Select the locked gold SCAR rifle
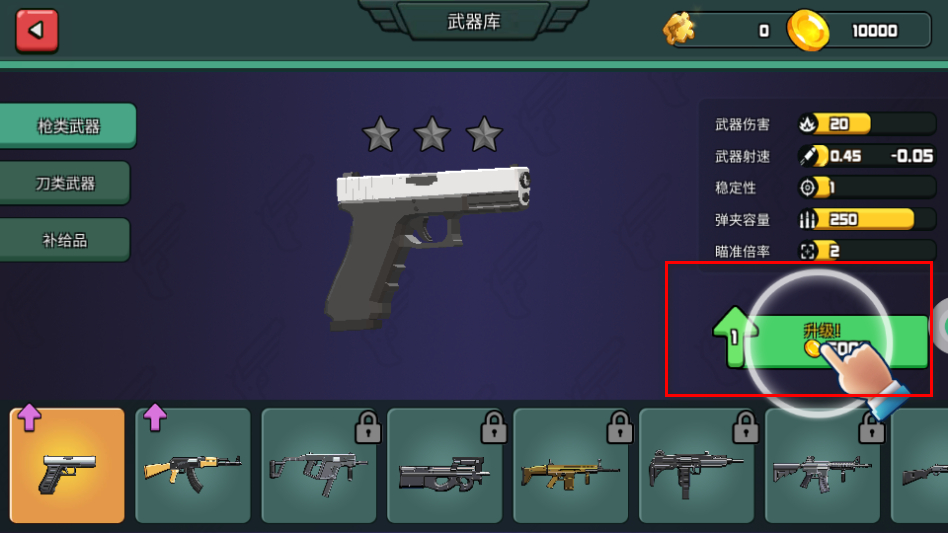The image size is (948, 533). point(571,466)
